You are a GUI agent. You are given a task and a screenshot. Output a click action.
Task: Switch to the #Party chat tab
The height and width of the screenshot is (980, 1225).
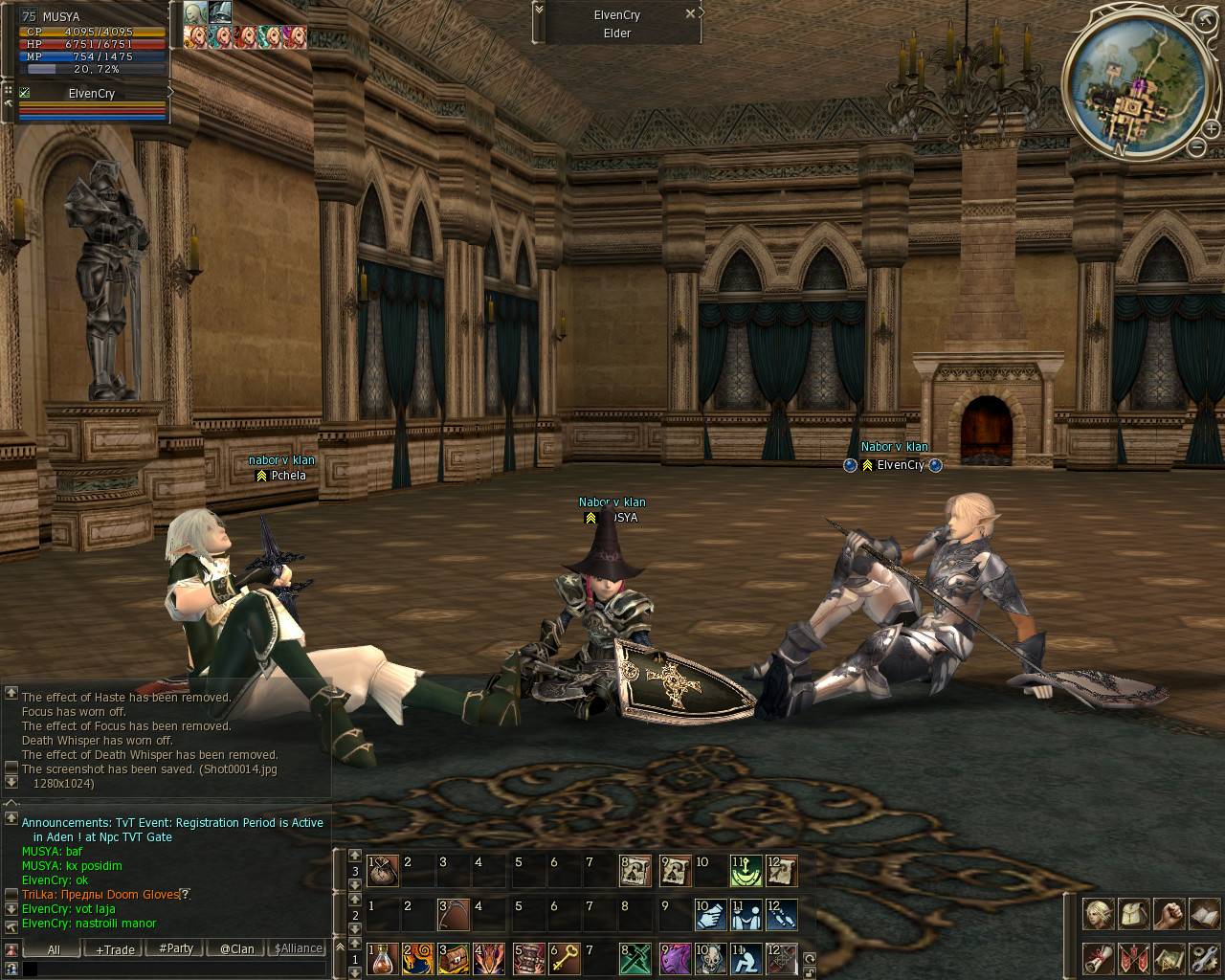[176, 949]
